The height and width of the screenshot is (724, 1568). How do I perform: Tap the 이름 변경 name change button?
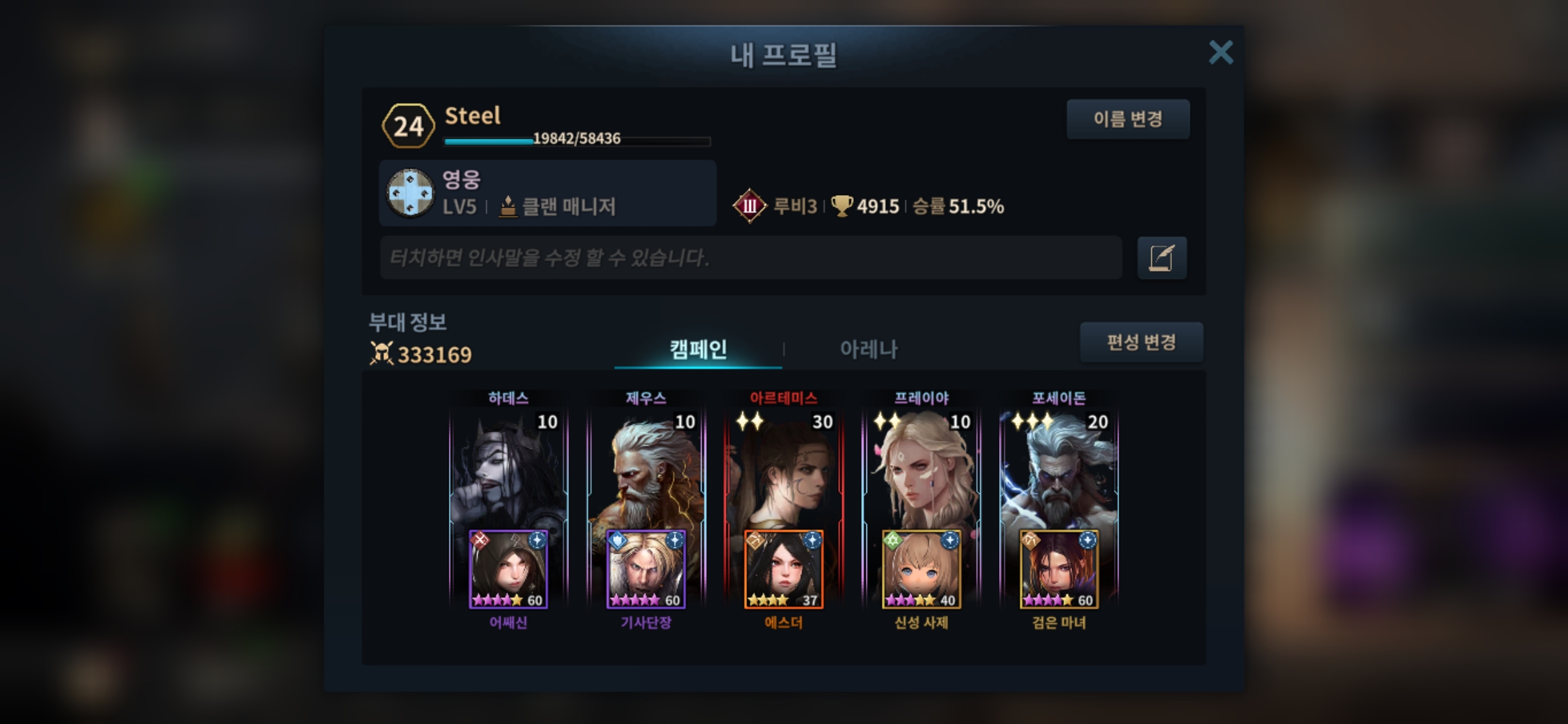(x=1128, y=119)
